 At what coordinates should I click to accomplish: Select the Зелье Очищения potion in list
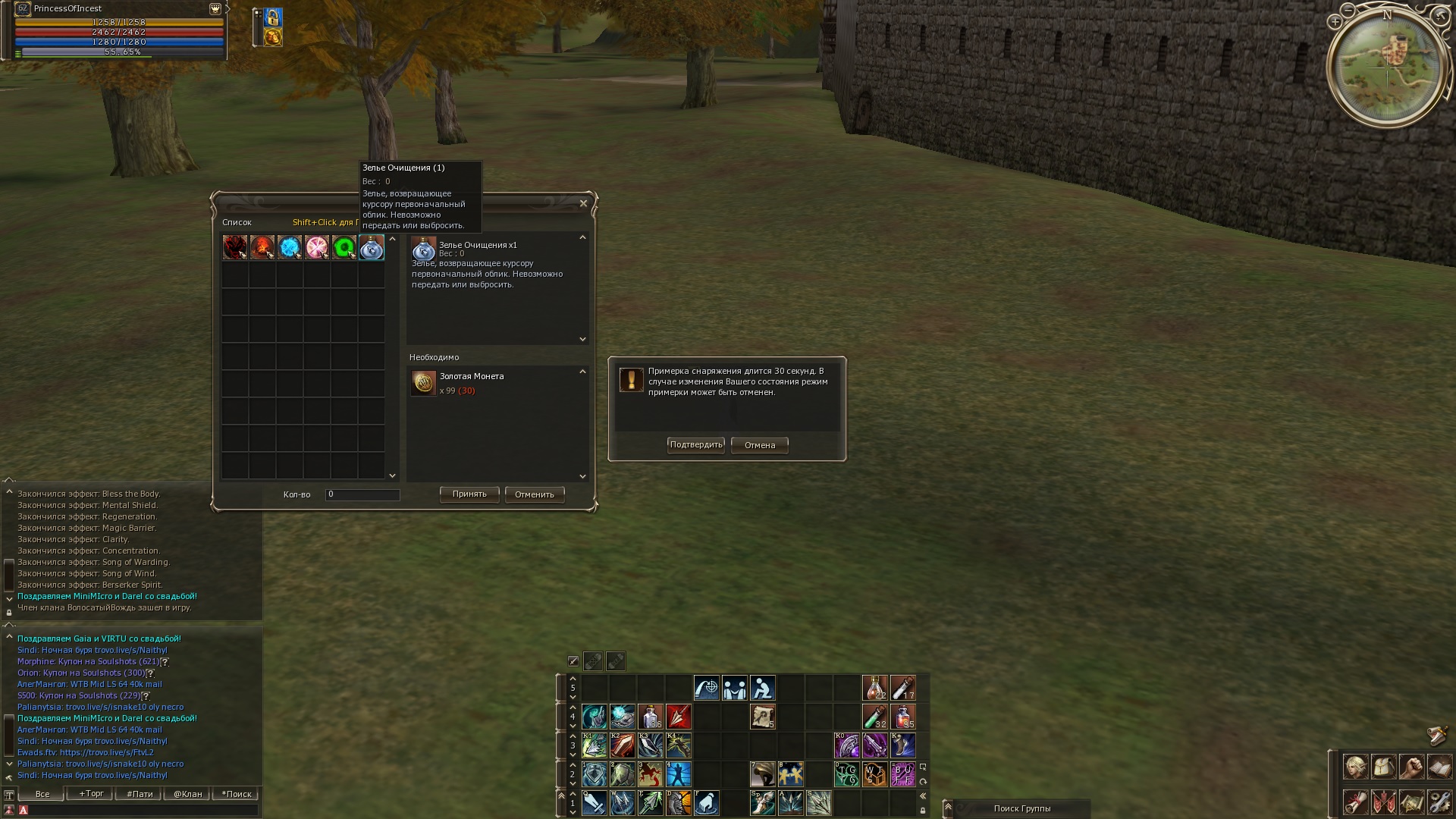[372, 247]
